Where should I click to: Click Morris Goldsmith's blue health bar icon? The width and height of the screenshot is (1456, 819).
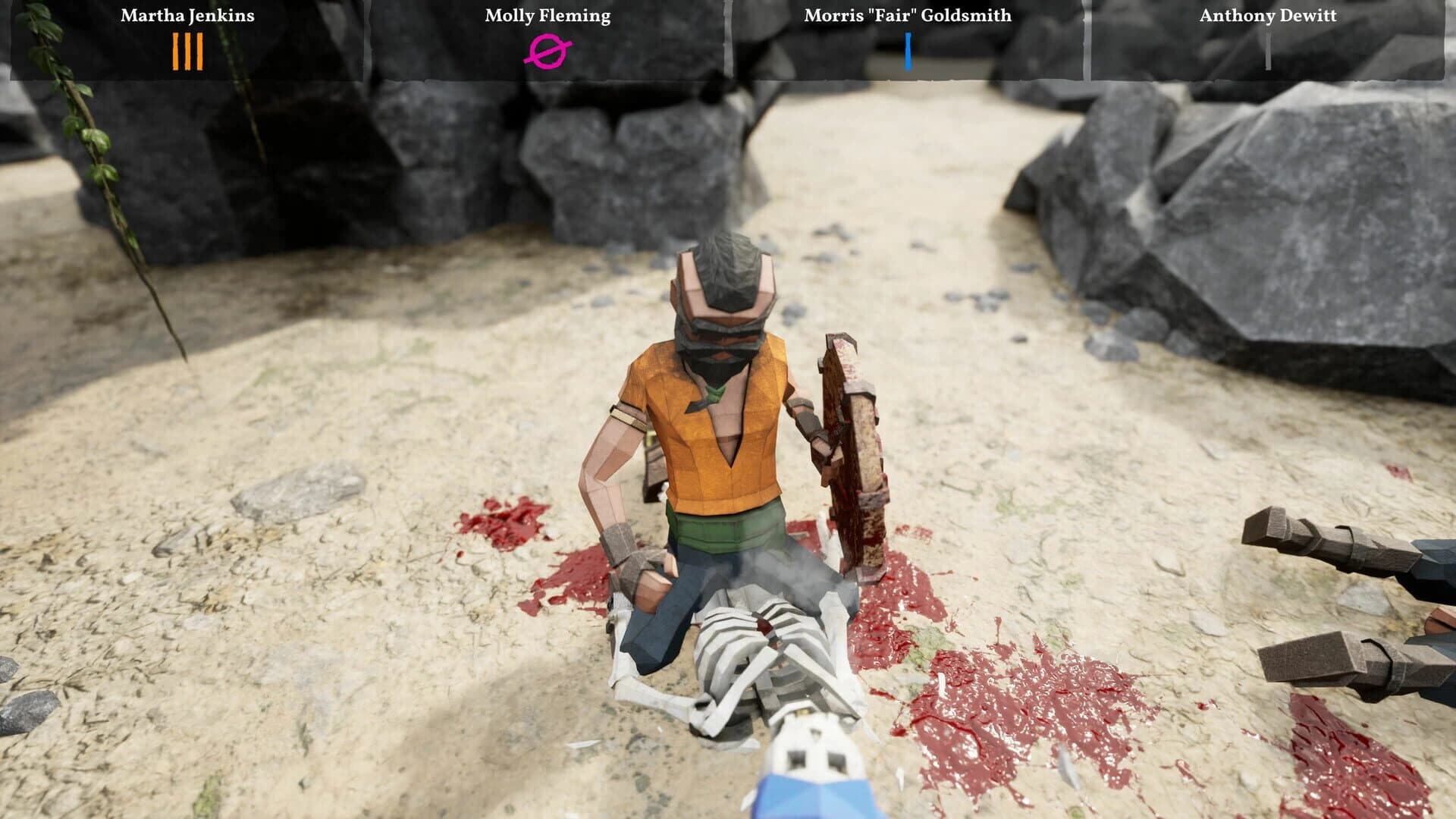click(908, 53)
